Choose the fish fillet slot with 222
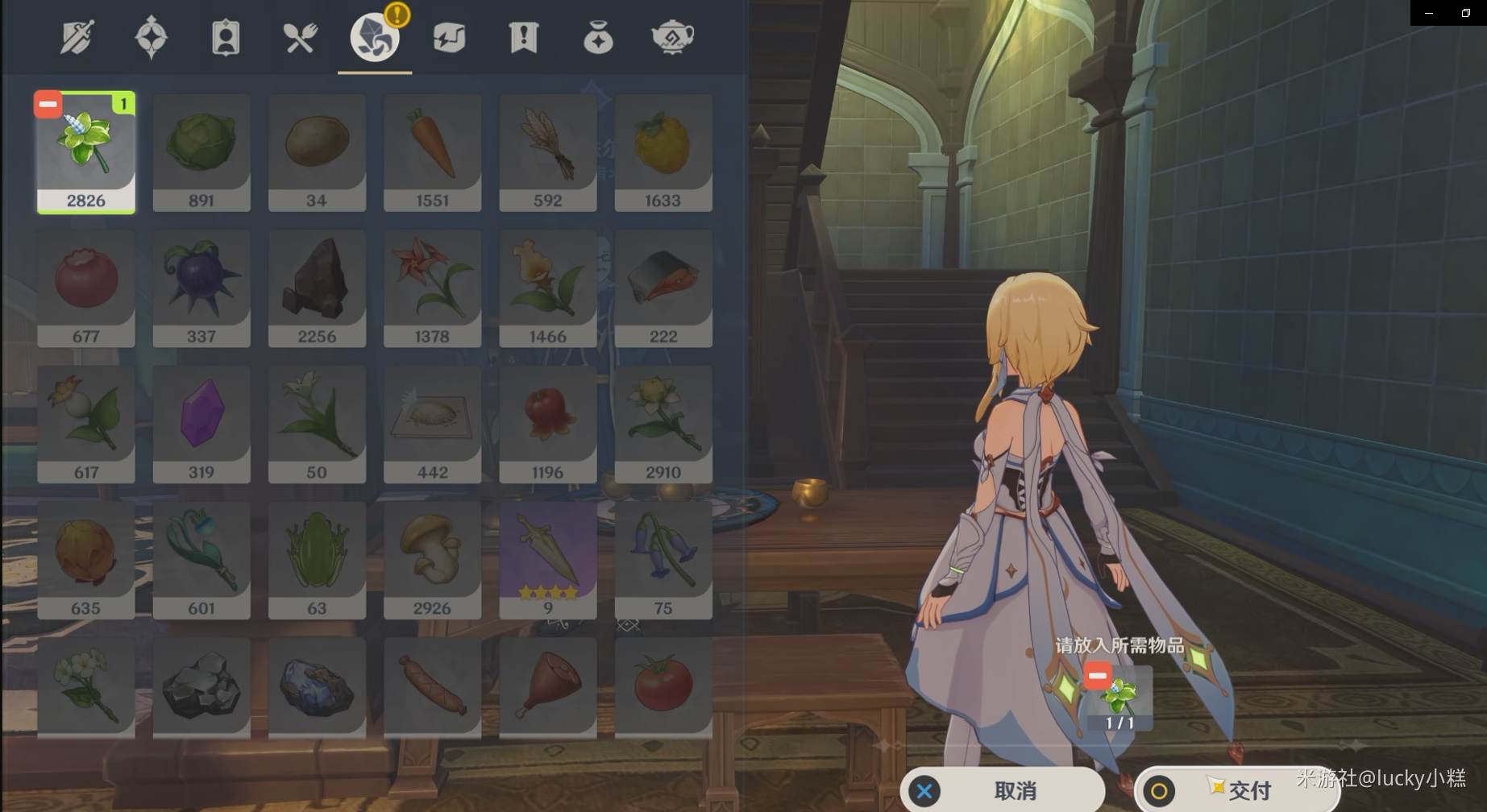Image resolution: width=1487 pixels, height=812 pixels. (x=663, y=288)
